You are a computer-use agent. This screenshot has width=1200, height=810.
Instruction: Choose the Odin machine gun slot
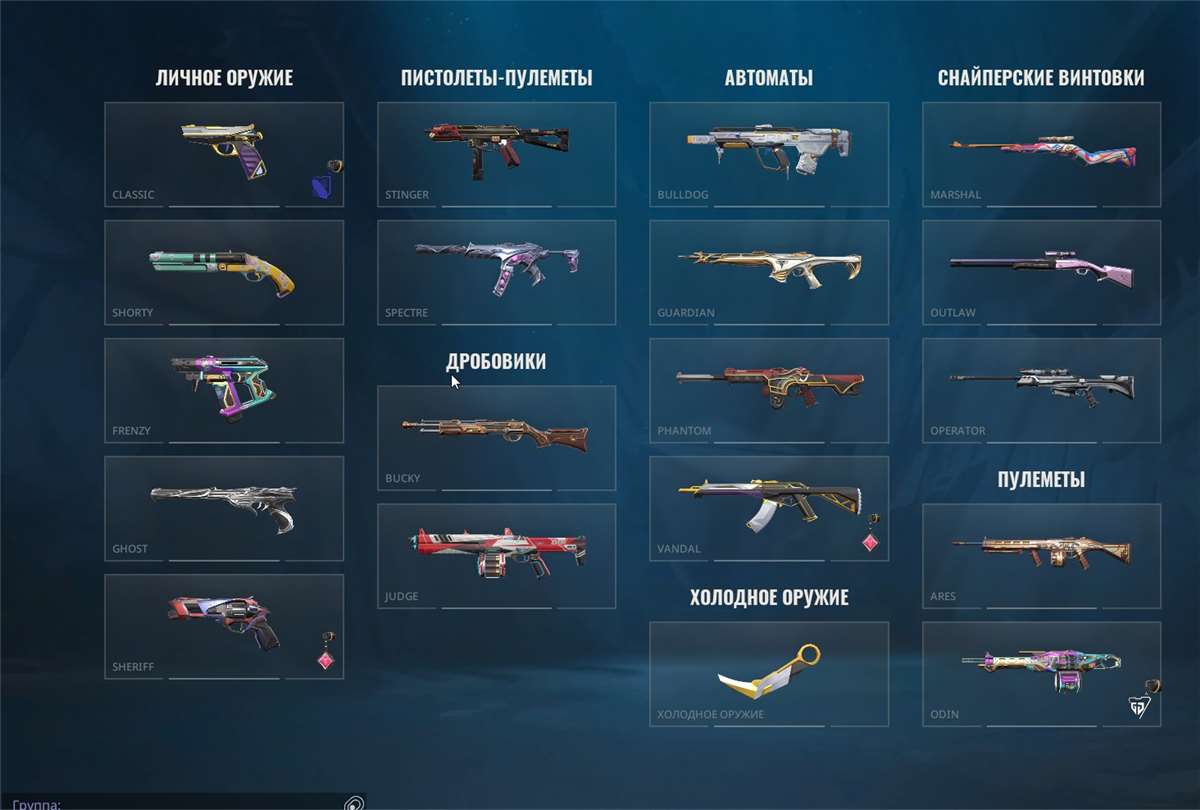[1041, 674]
